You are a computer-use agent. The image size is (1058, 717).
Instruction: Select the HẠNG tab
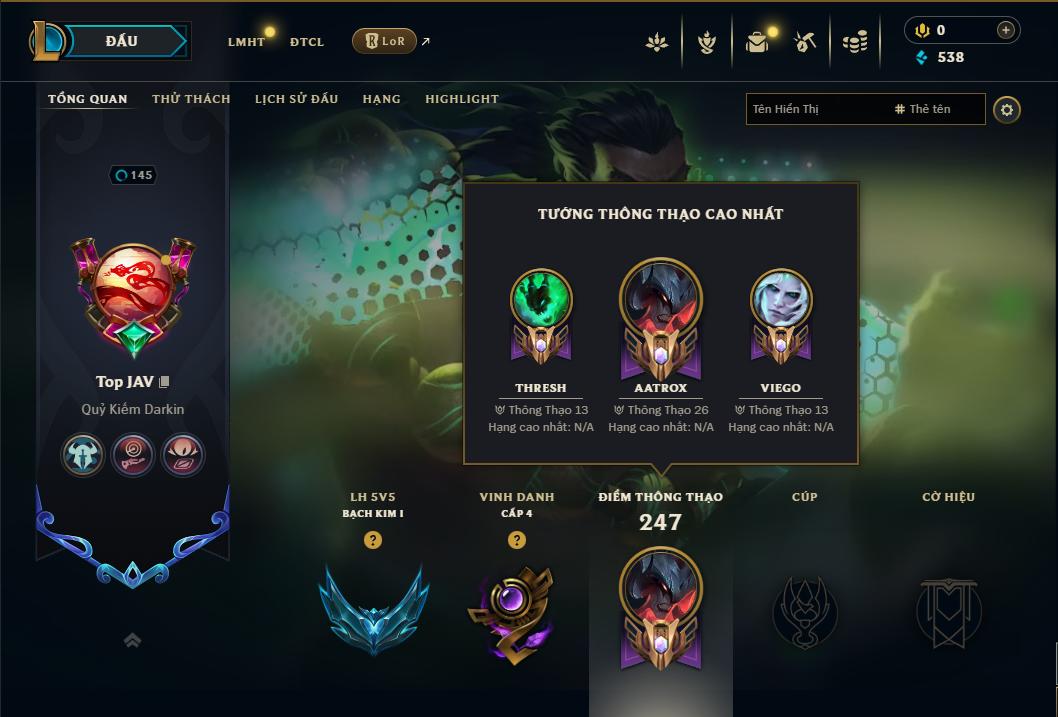381,99
